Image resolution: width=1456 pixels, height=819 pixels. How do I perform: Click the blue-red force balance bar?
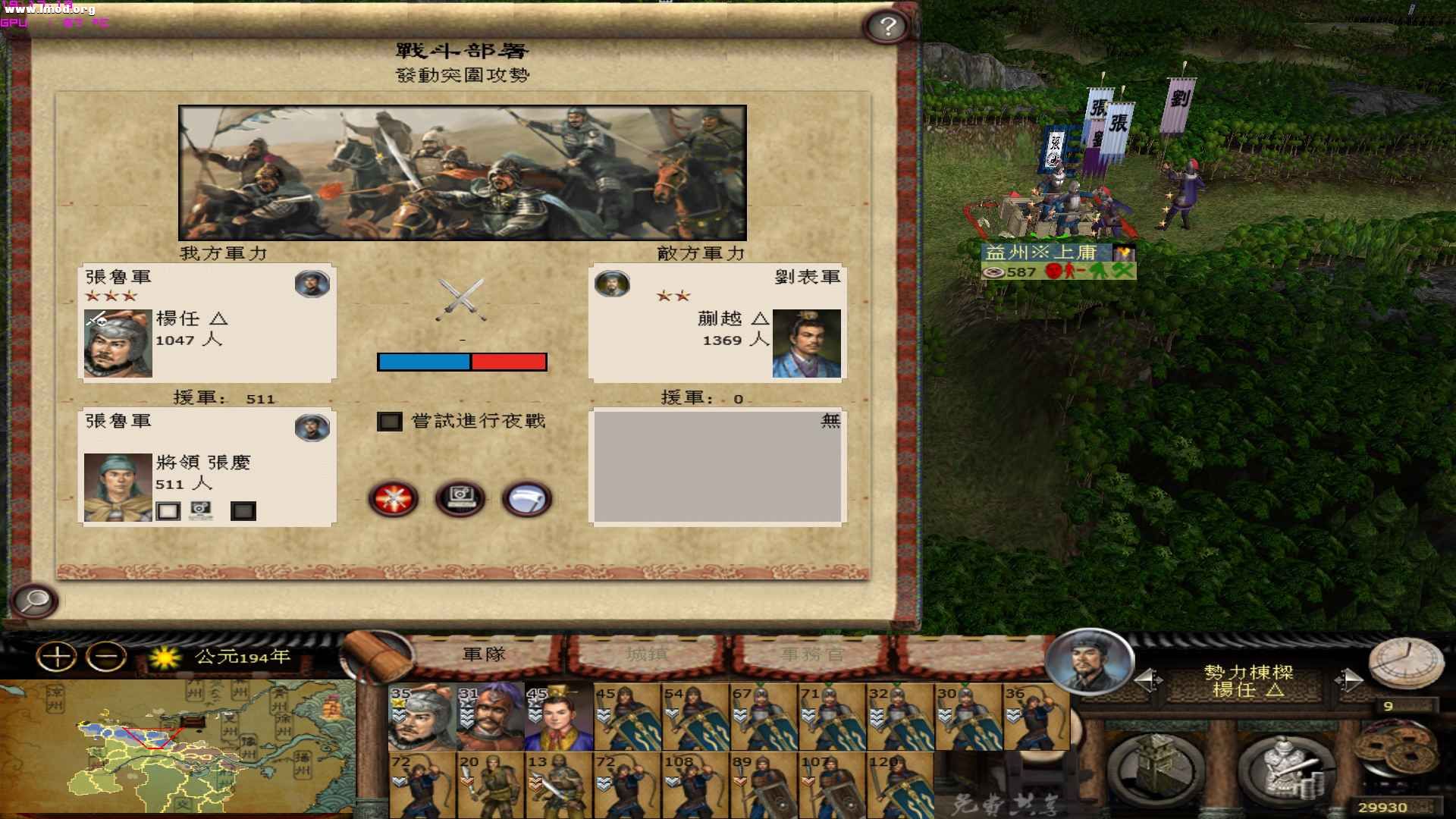(461, 362)
